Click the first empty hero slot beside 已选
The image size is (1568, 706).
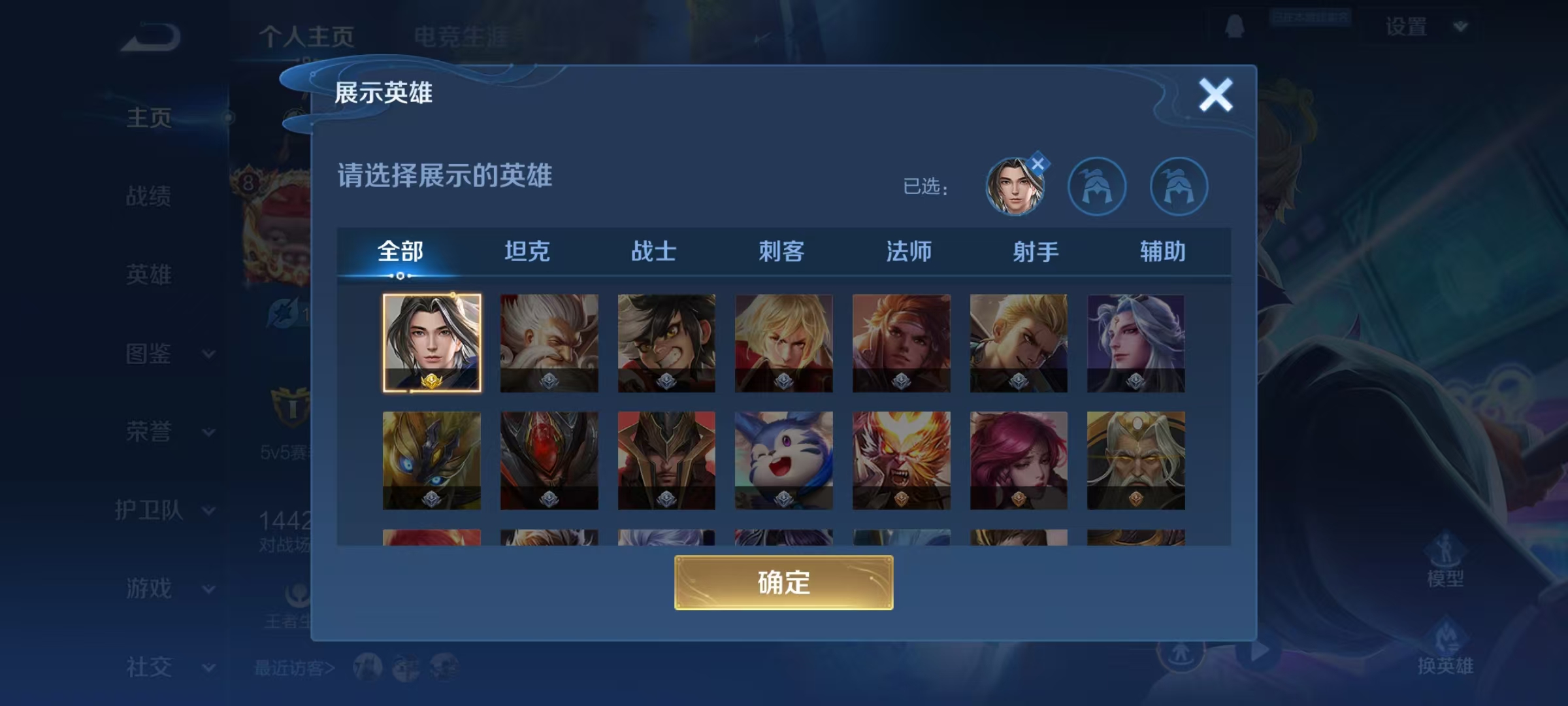click(1098, 186)
